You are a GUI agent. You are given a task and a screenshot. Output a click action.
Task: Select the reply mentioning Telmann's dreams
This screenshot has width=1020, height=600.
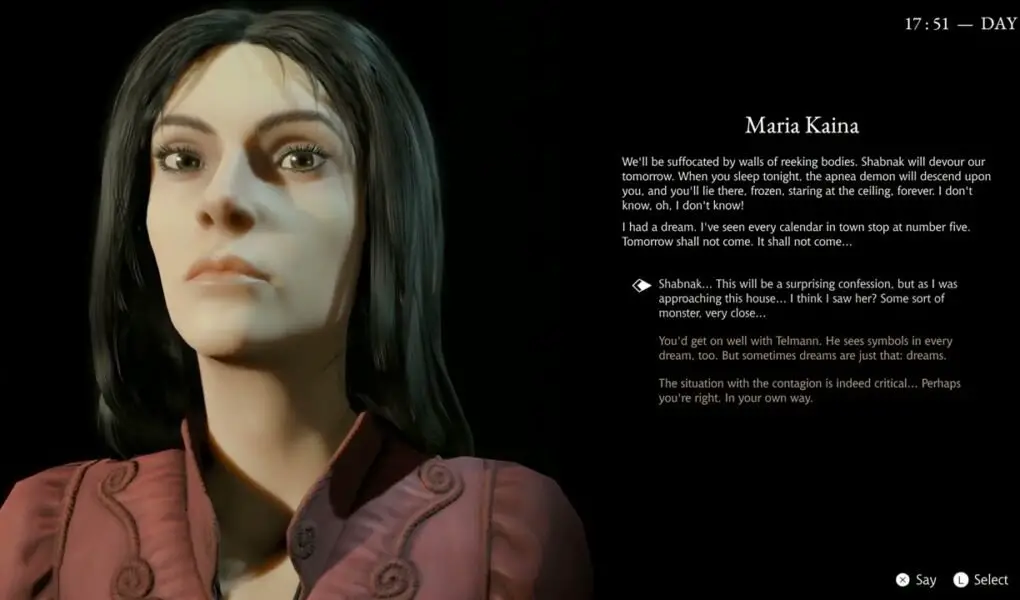pyautogui.click(x=803, y=348)
